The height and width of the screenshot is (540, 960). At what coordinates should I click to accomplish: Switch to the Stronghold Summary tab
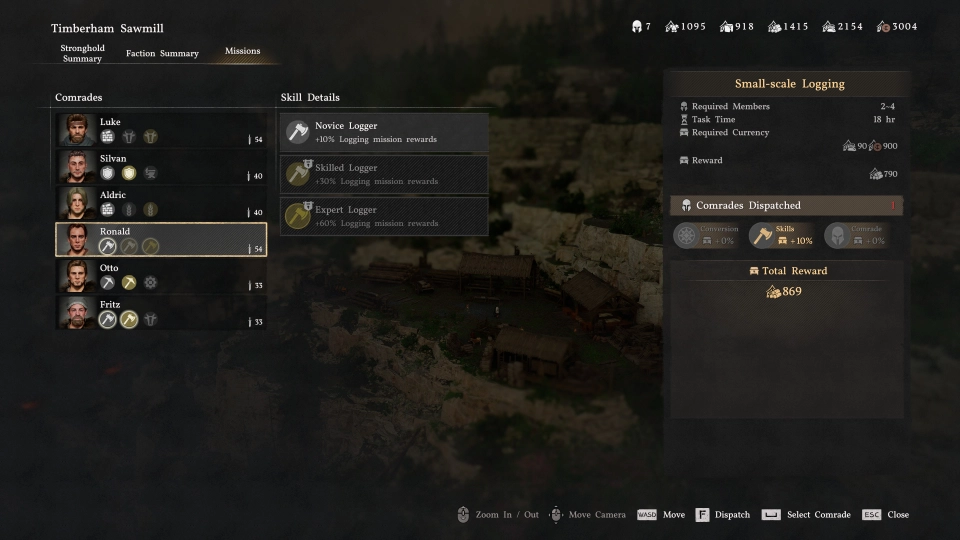point(82,53)
